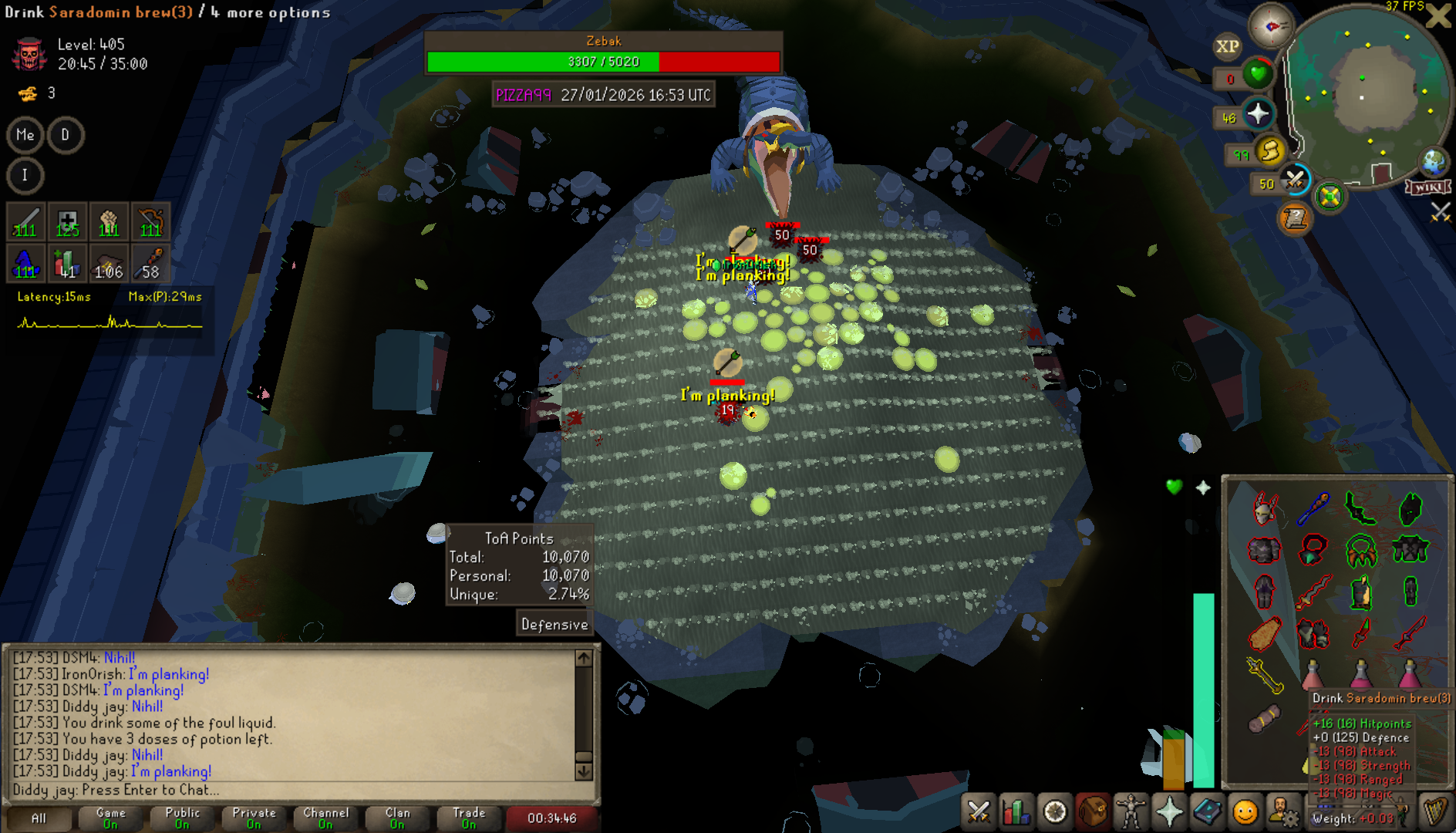The image size is (1456, 833).
Task: Activate quick prayers via the prayer orb
Action: point(1259,115)
